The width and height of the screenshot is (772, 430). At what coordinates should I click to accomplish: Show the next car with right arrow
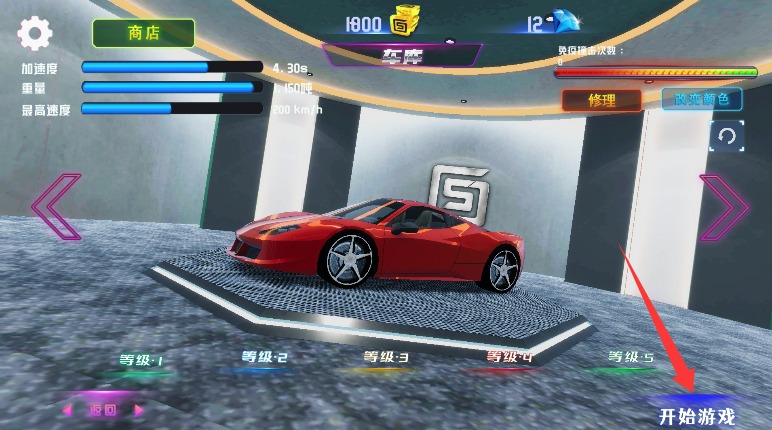tap(724, 207)
